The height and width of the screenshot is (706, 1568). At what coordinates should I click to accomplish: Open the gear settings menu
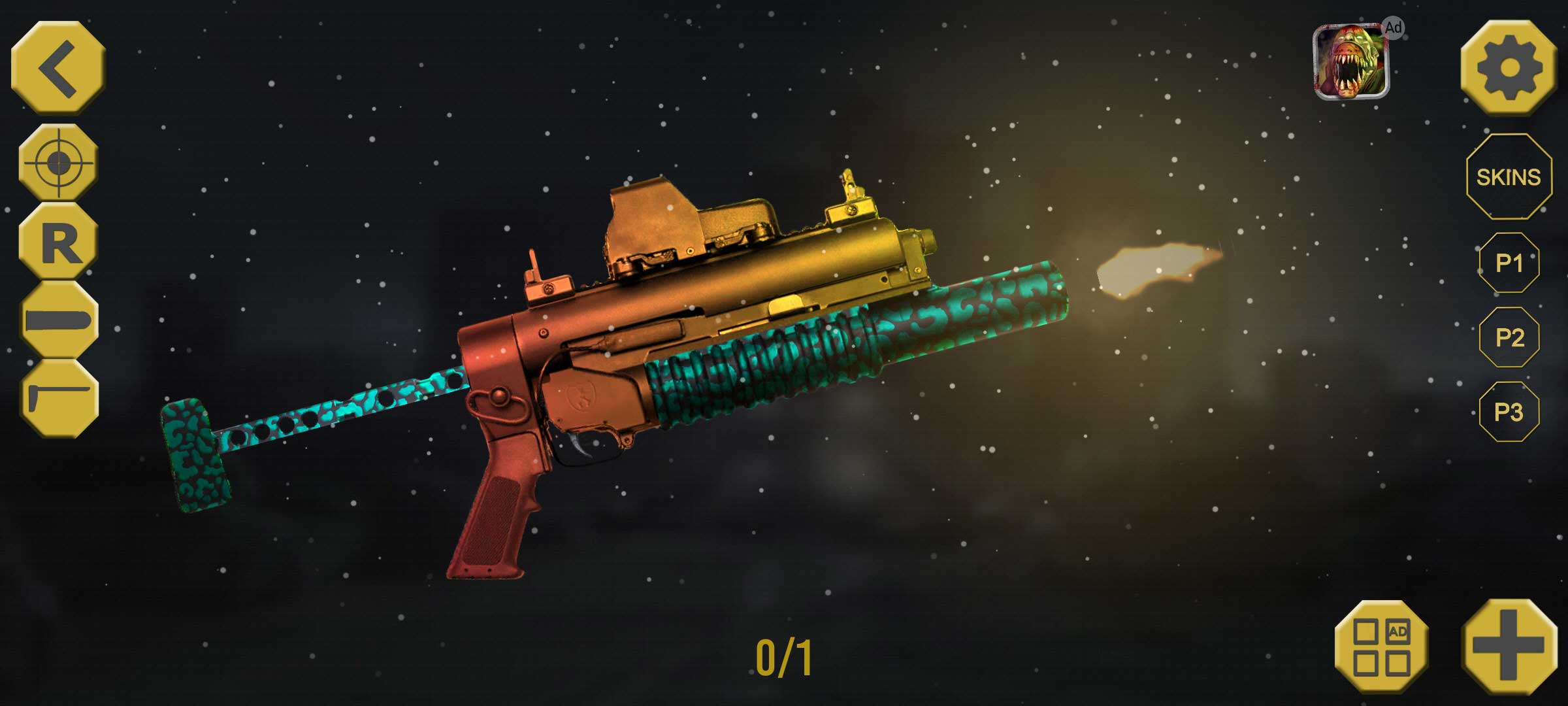1509,68
